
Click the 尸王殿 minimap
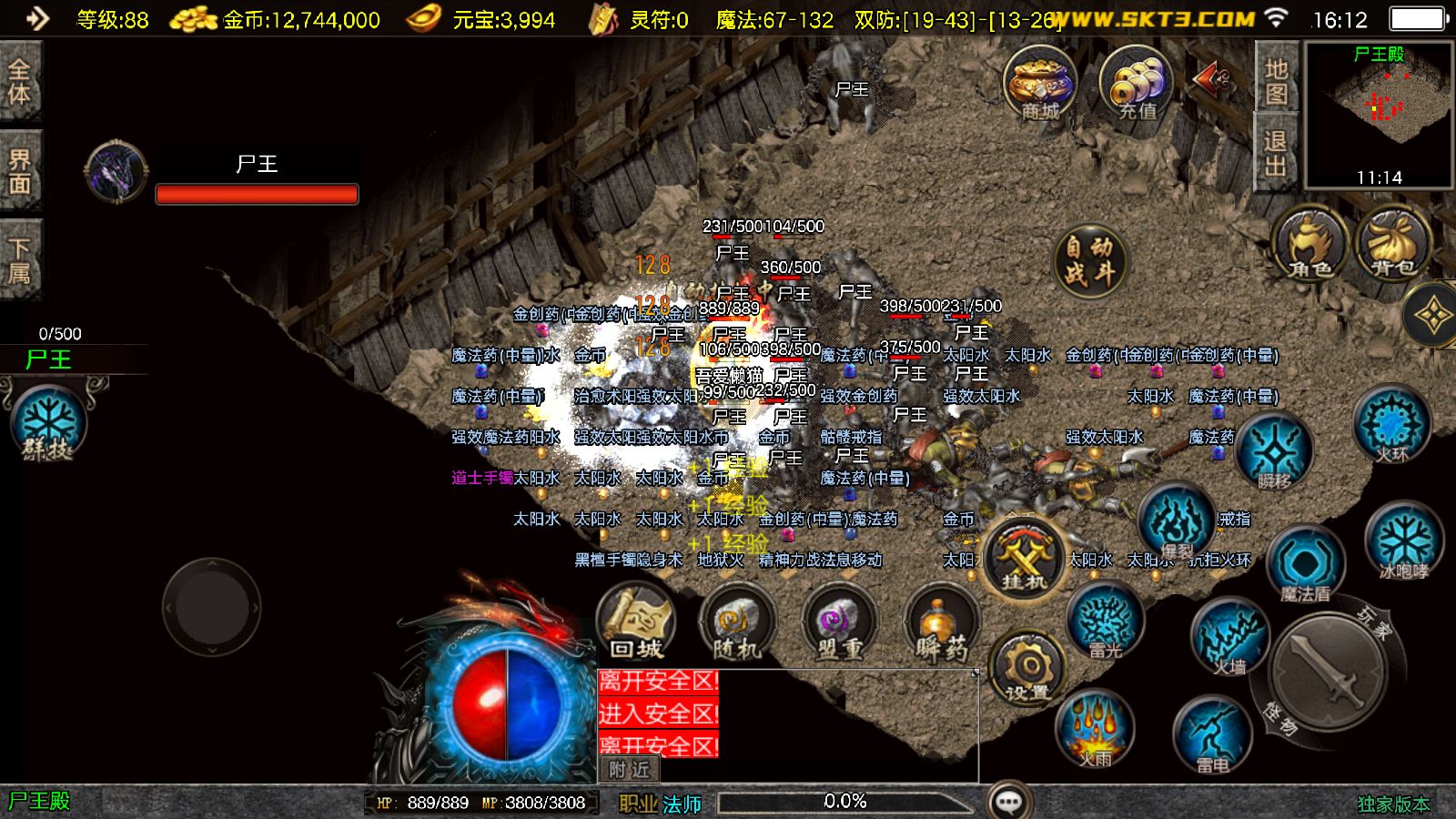point(1379,114)
